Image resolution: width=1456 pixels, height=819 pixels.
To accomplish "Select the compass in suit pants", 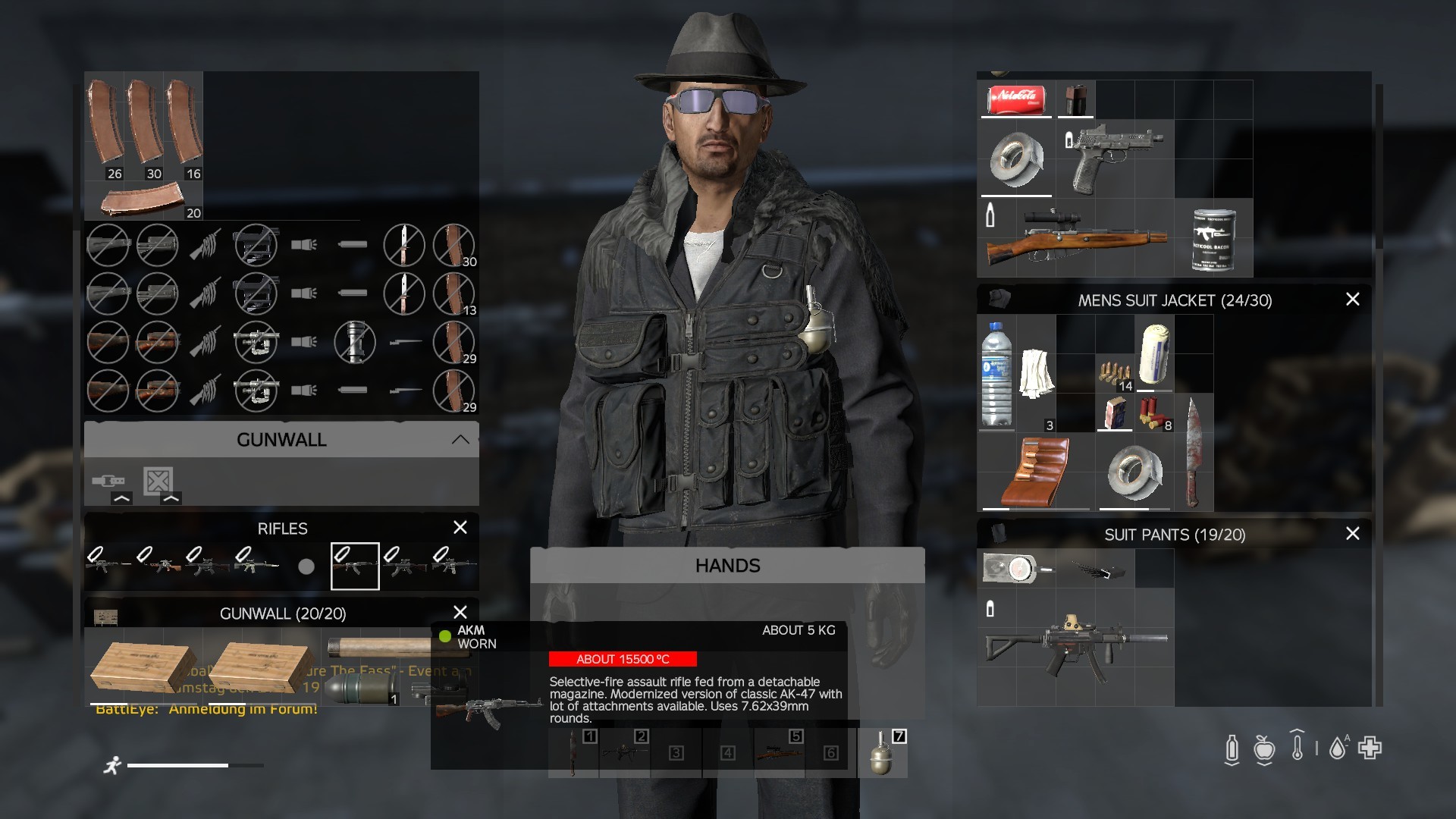I will tap(1016, 568).
